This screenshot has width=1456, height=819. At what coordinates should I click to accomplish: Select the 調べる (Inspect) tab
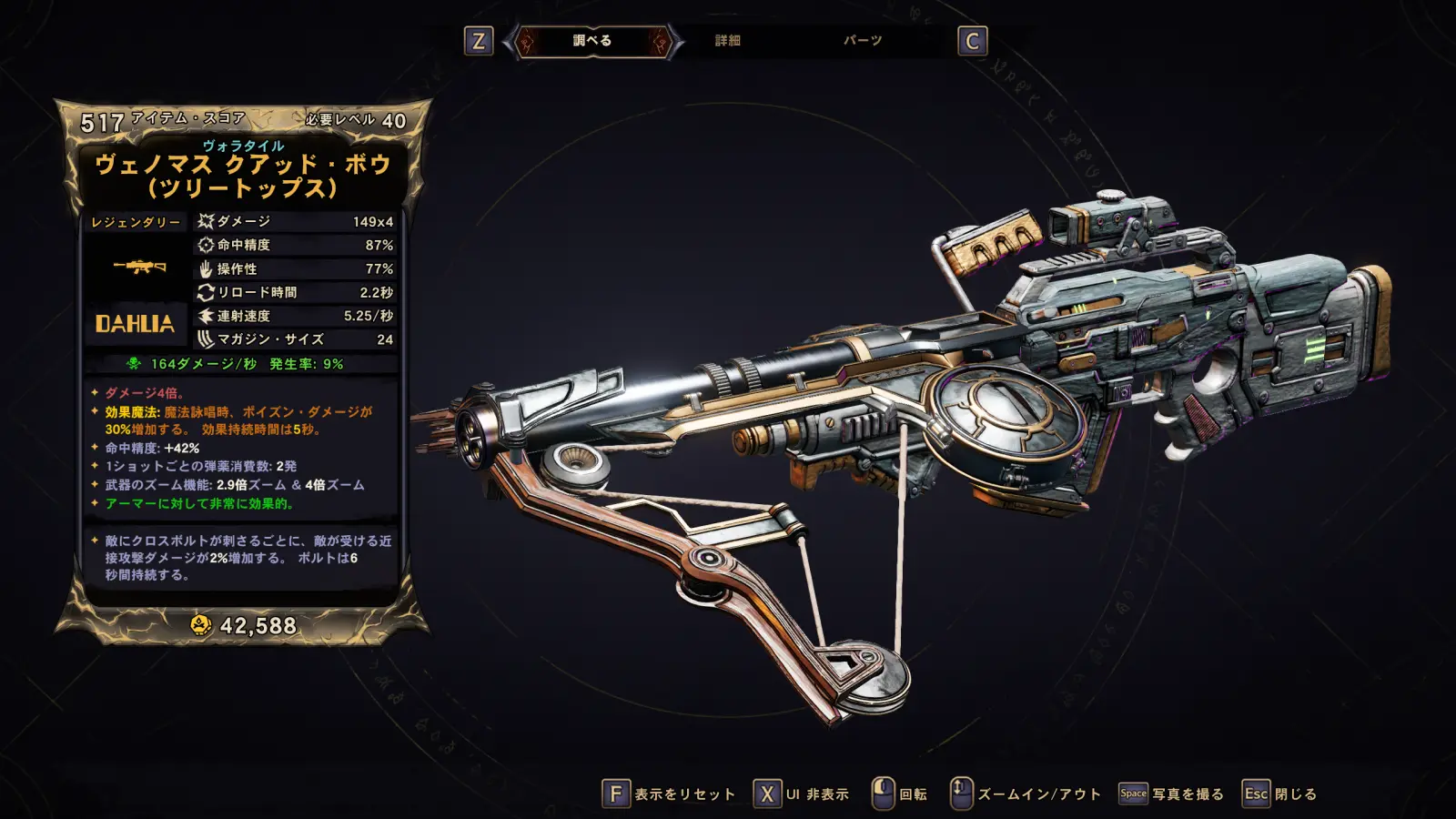click(592, 41)
